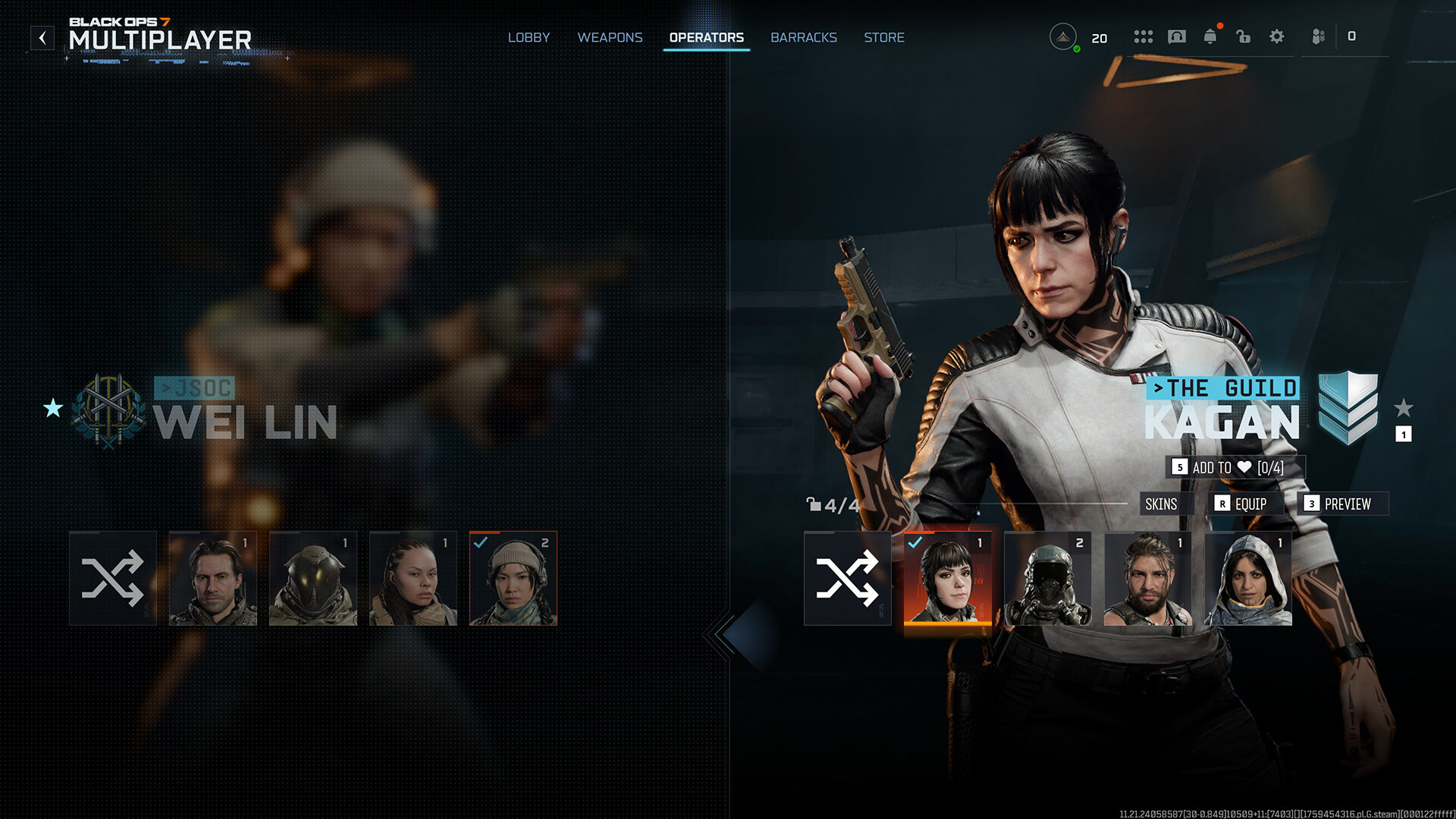The image size is (1456, 819).
Task: Open the social party icon
Action: coord(1319,36)
